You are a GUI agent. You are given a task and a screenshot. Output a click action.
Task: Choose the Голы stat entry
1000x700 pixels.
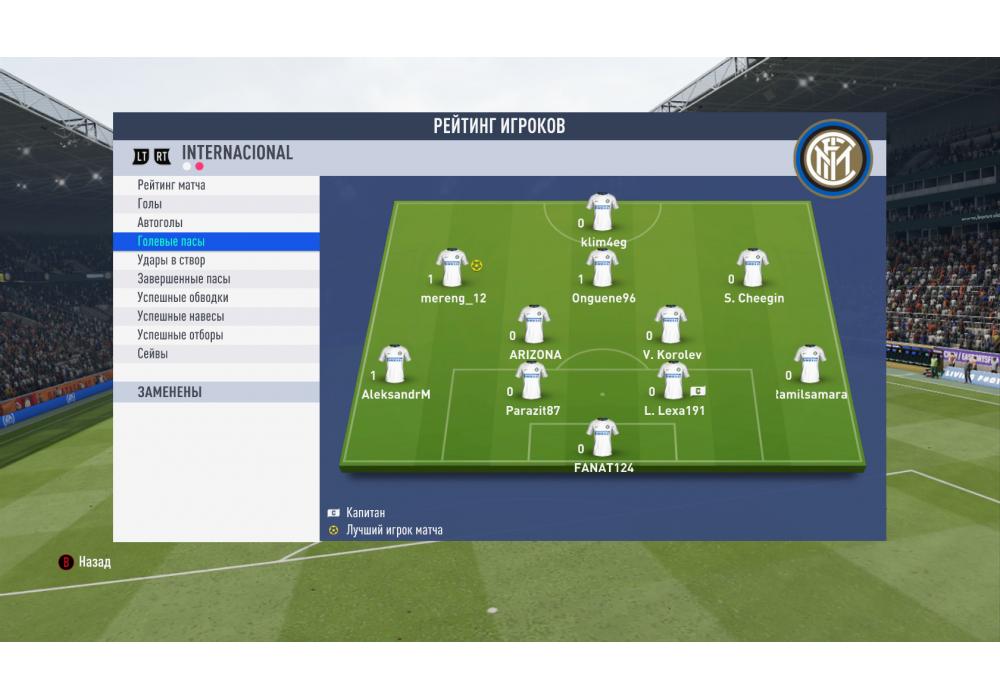[150, 204]
